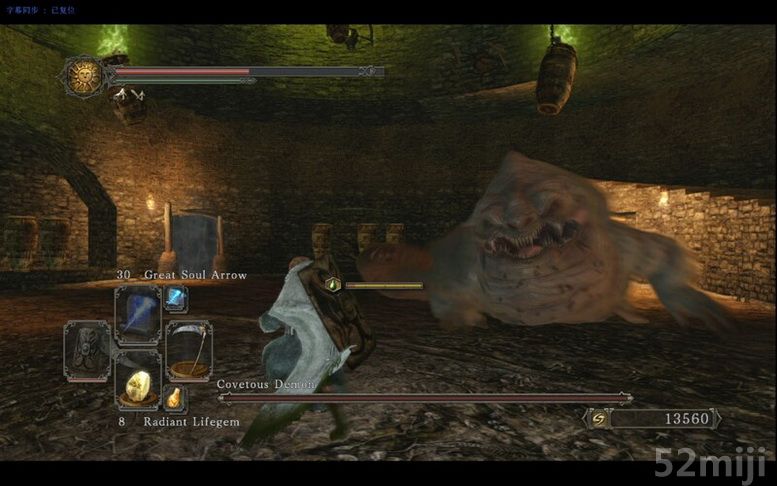Click the scythe right-hand weapon slot
Screen dimensions: 777x486
point(187,349)
